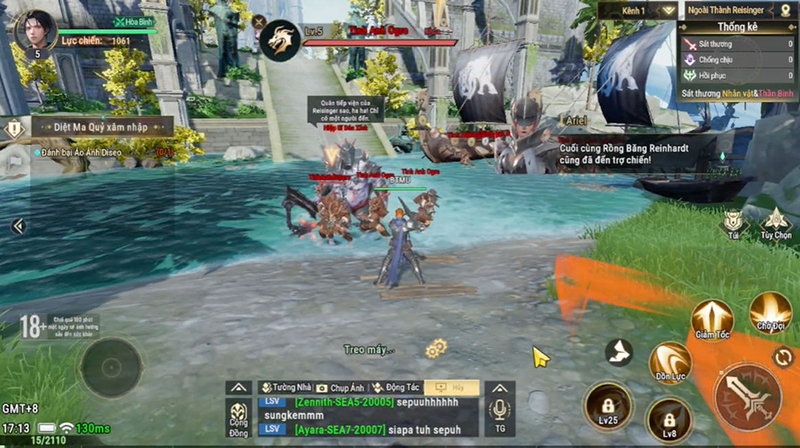Activate the Giảm Tốc skill
800x448 pixels.
pyautogui.click(x=711, y=317)
